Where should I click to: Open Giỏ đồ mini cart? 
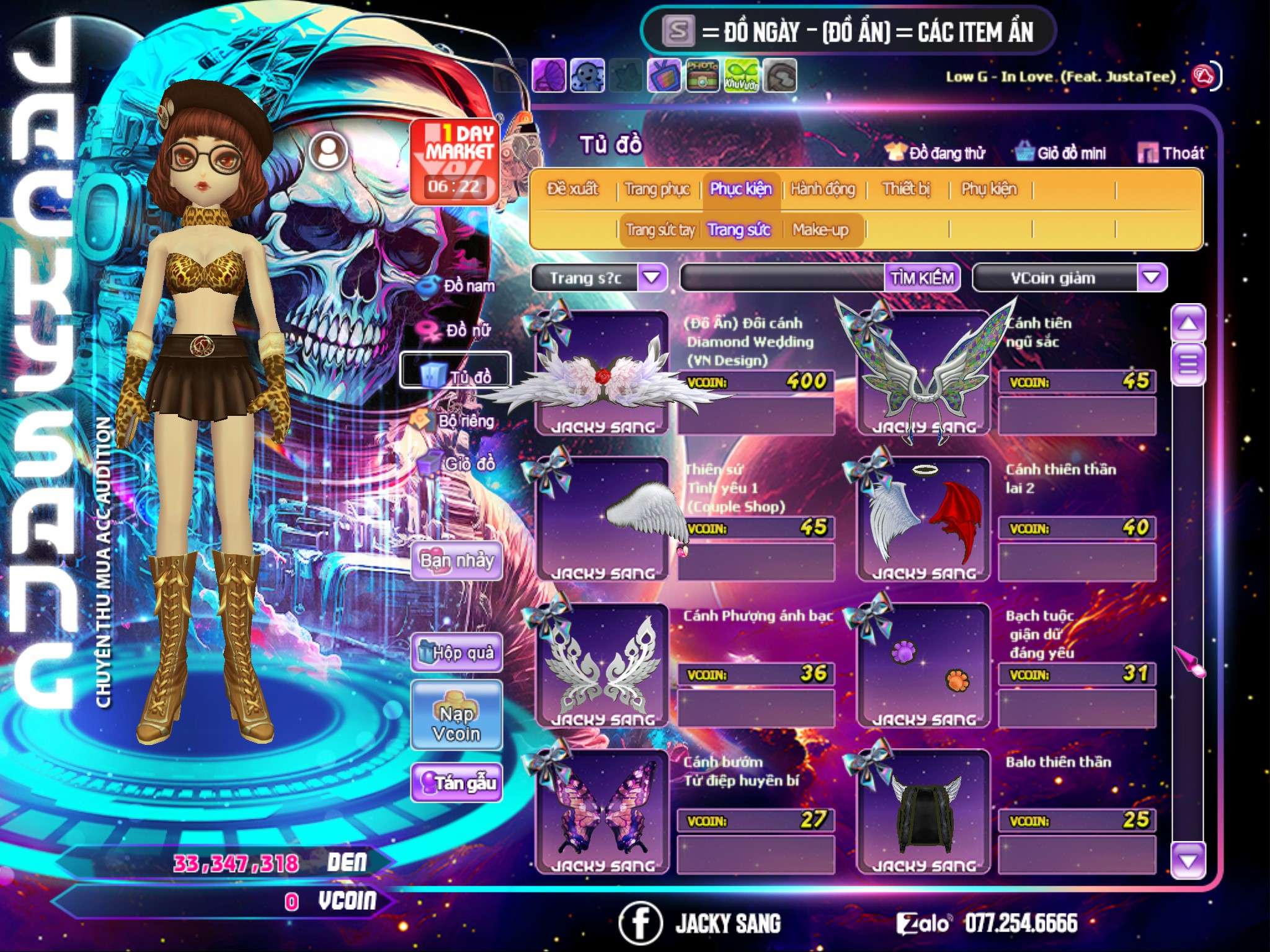(1062, 153)
